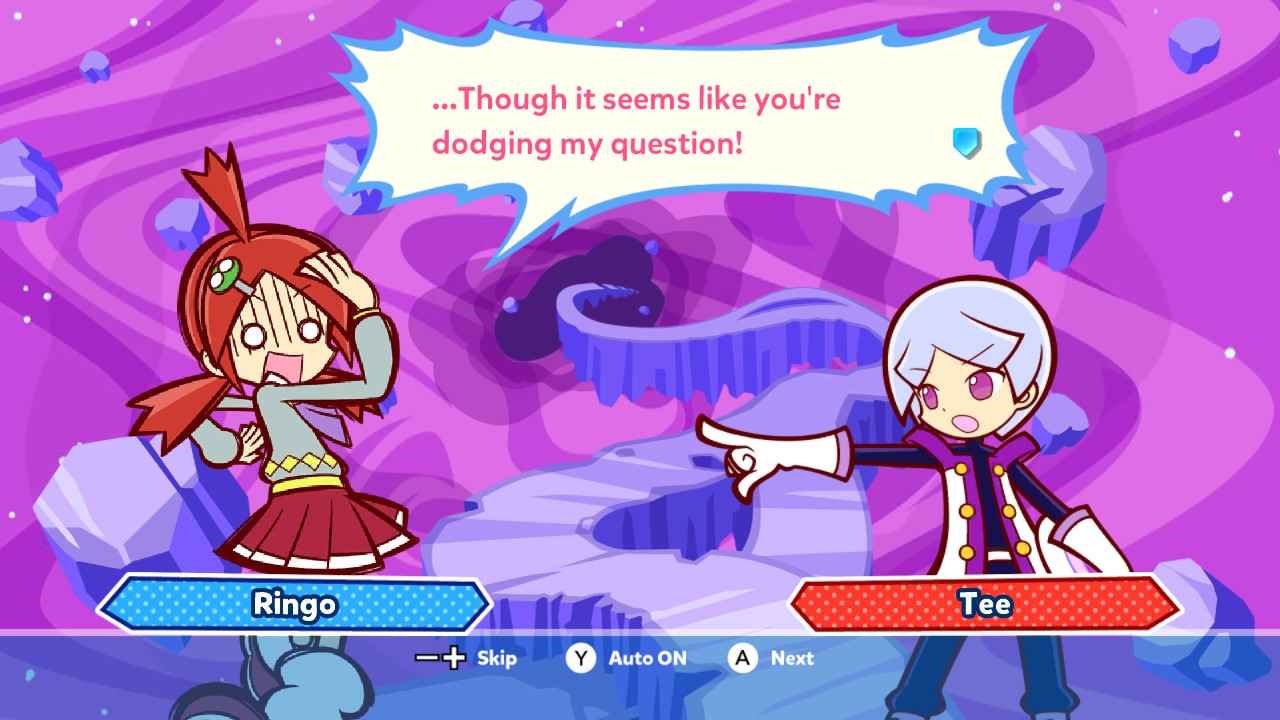Advance with the Next option

point(771,658)
